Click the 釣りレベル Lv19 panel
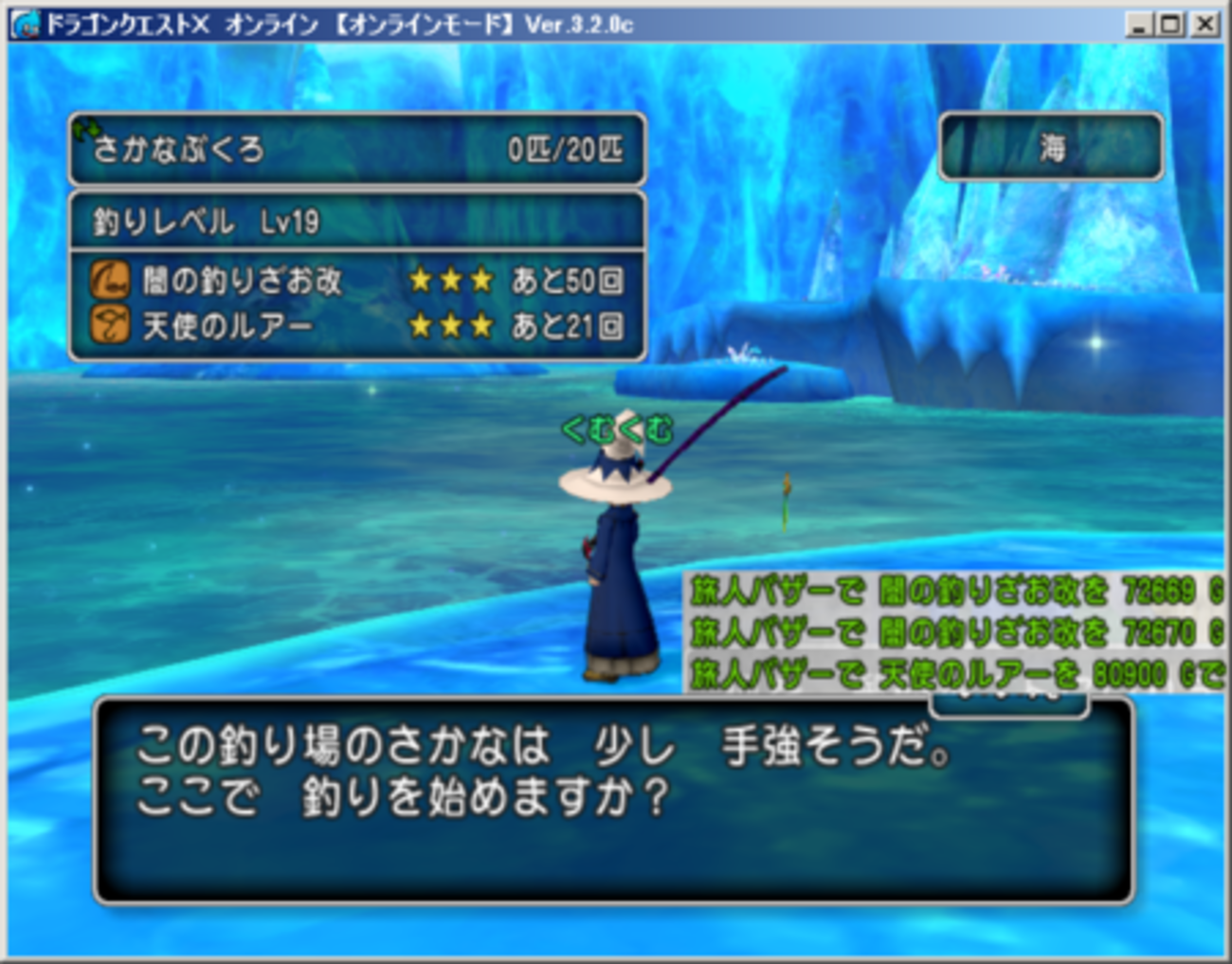 click(357, 222)
